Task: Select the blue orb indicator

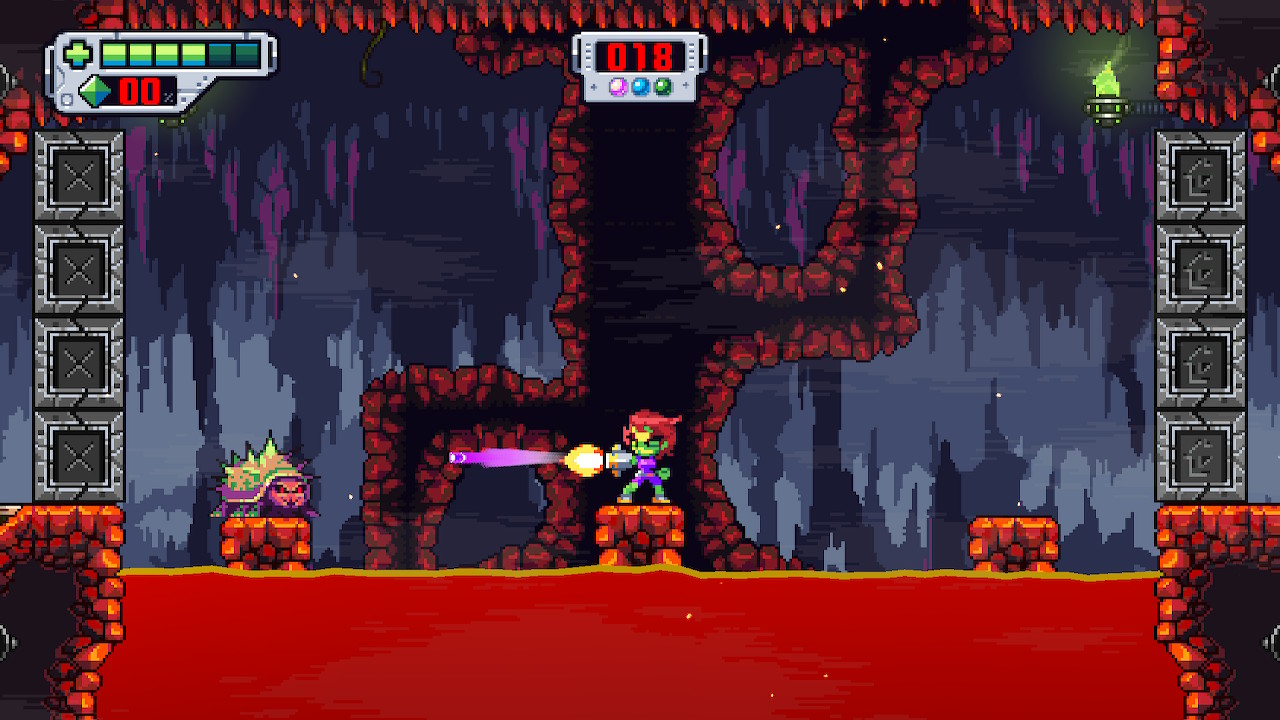Action: point(640,86)
